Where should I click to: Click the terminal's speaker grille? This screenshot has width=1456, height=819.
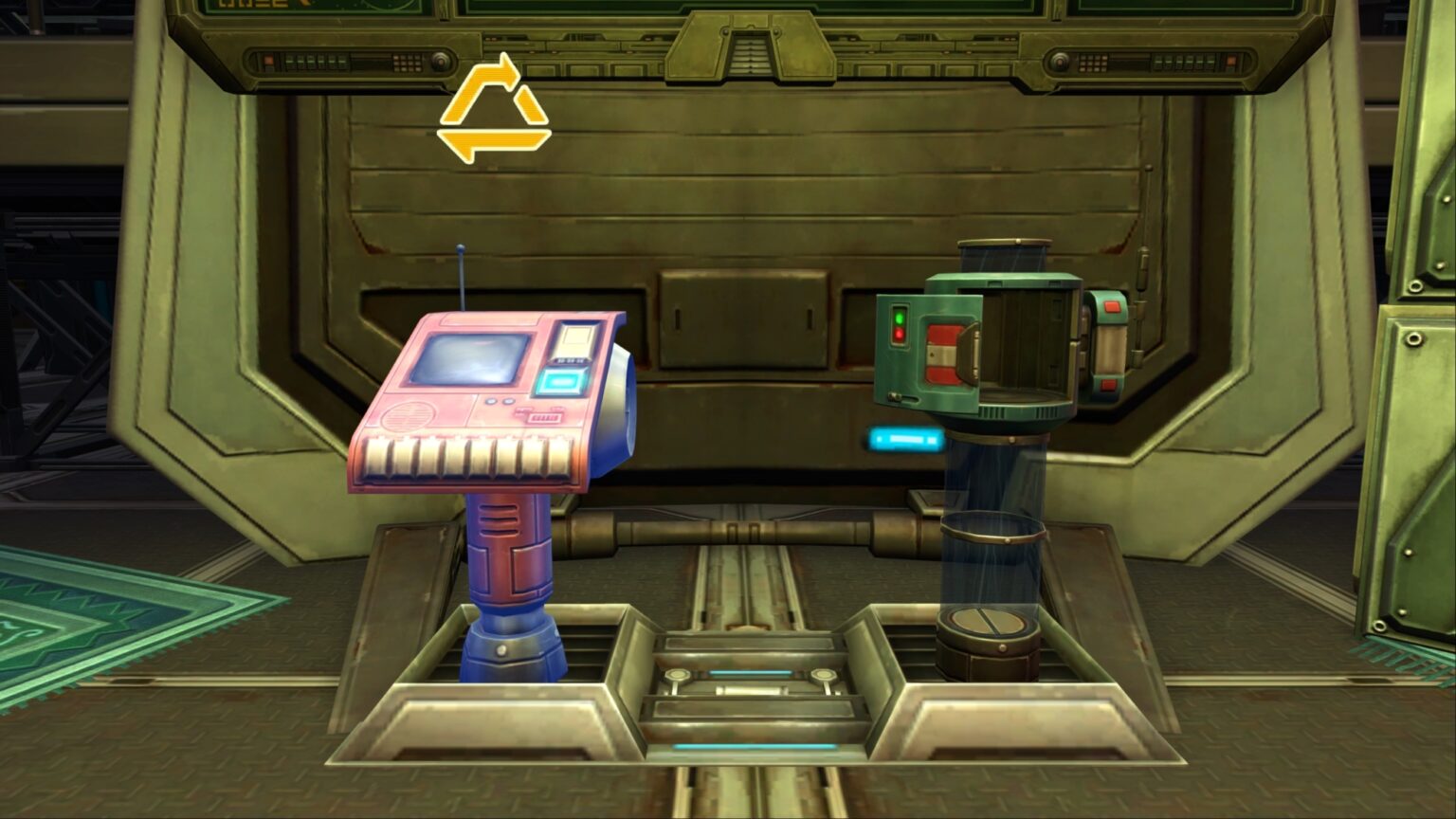pyautogui.click(x=409, y=416)
